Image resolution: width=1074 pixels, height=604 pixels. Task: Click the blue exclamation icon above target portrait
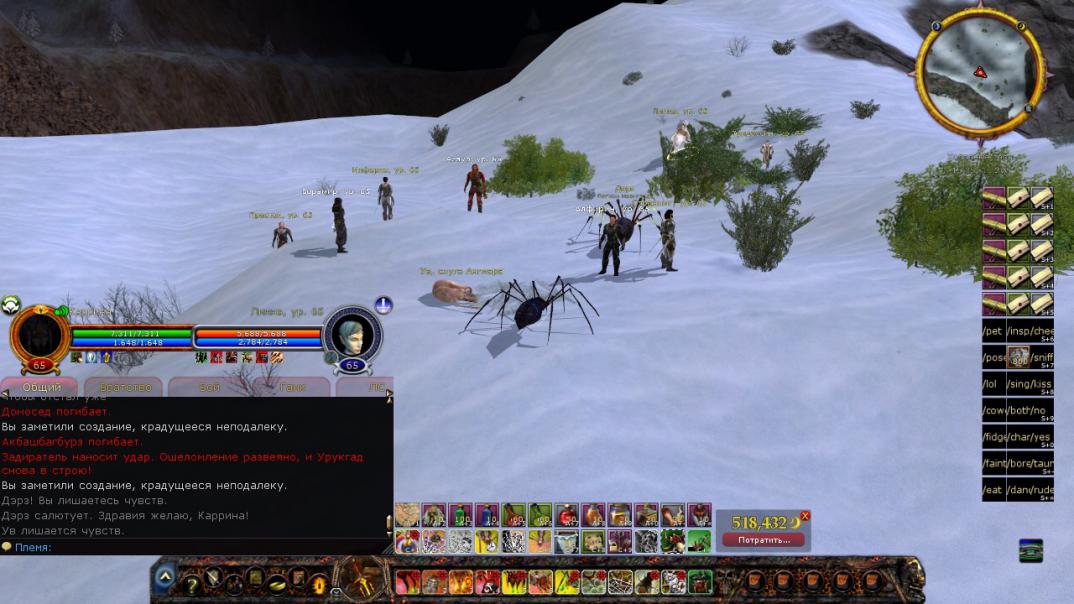click(383, 304)
